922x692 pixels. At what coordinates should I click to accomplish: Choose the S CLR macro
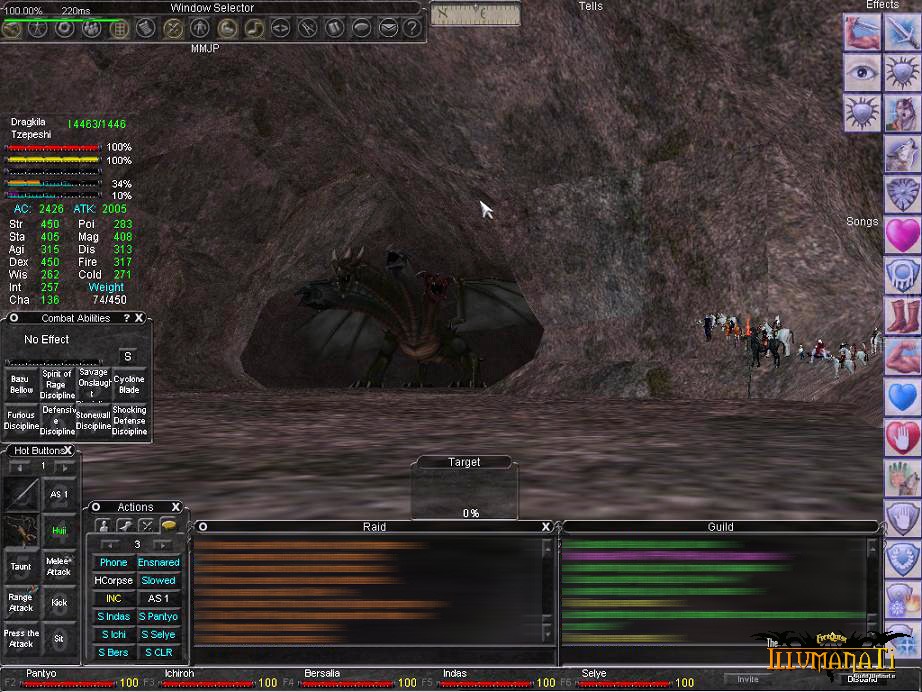pos(158,653)
